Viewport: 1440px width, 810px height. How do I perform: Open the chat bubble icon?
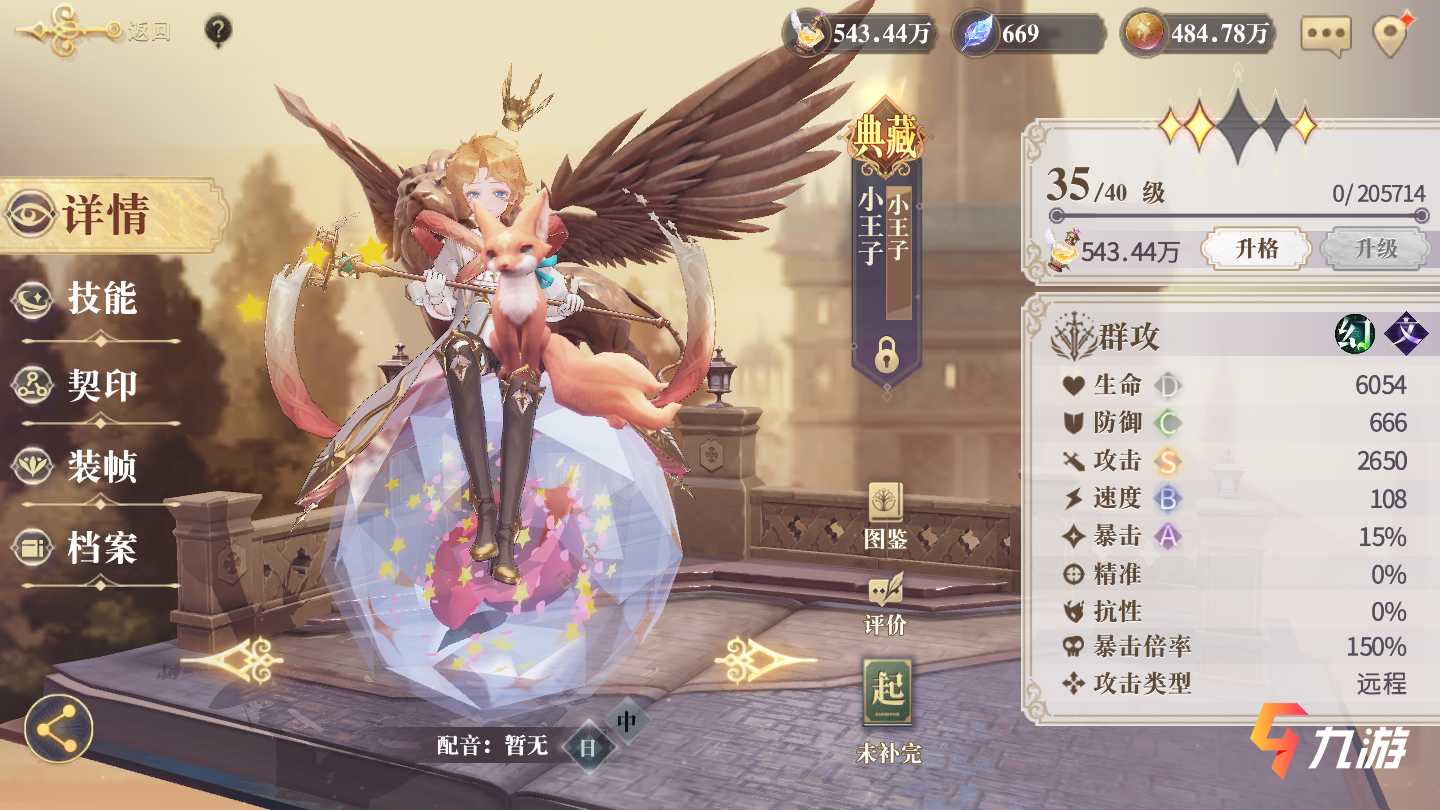click(x=1326, y=35)
